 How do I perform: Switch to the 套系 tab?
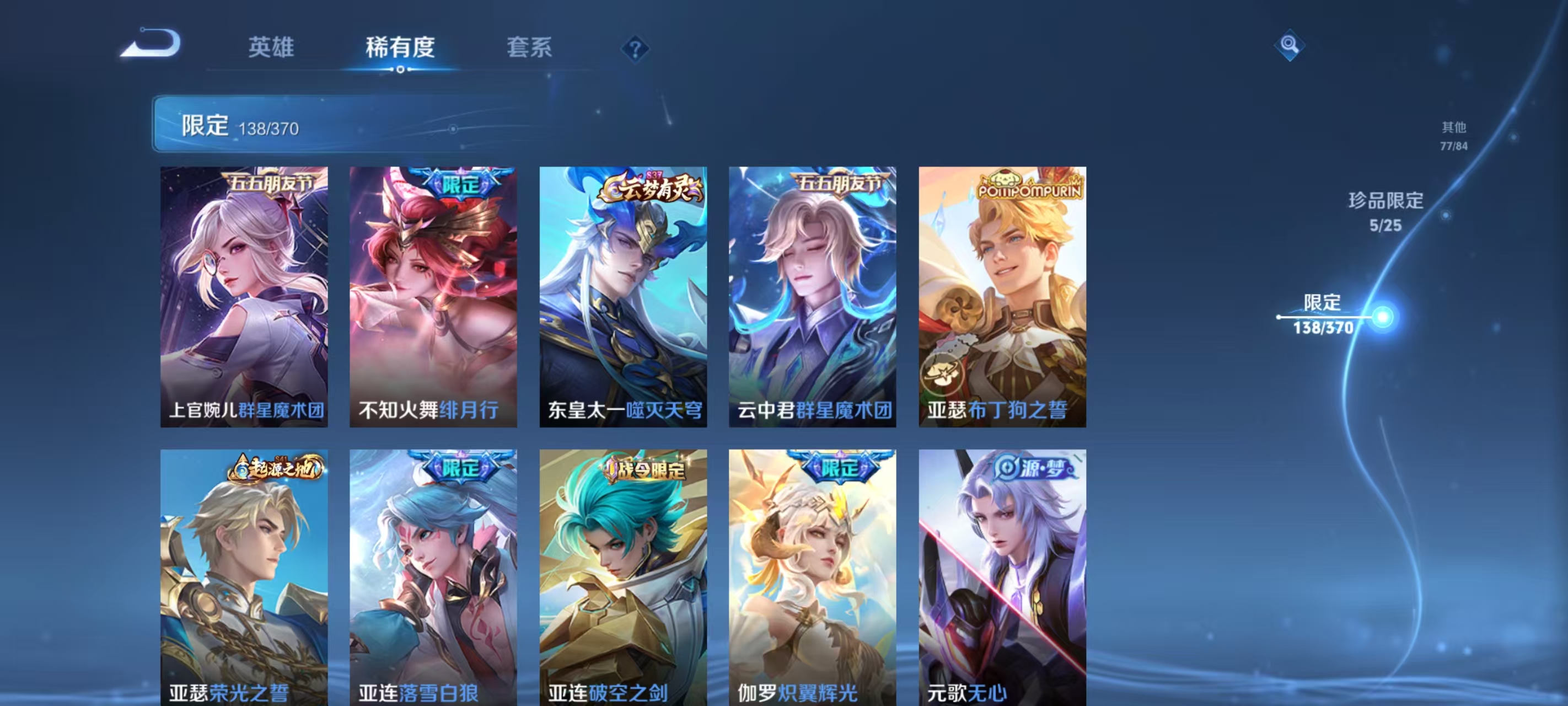click(528, 49)
